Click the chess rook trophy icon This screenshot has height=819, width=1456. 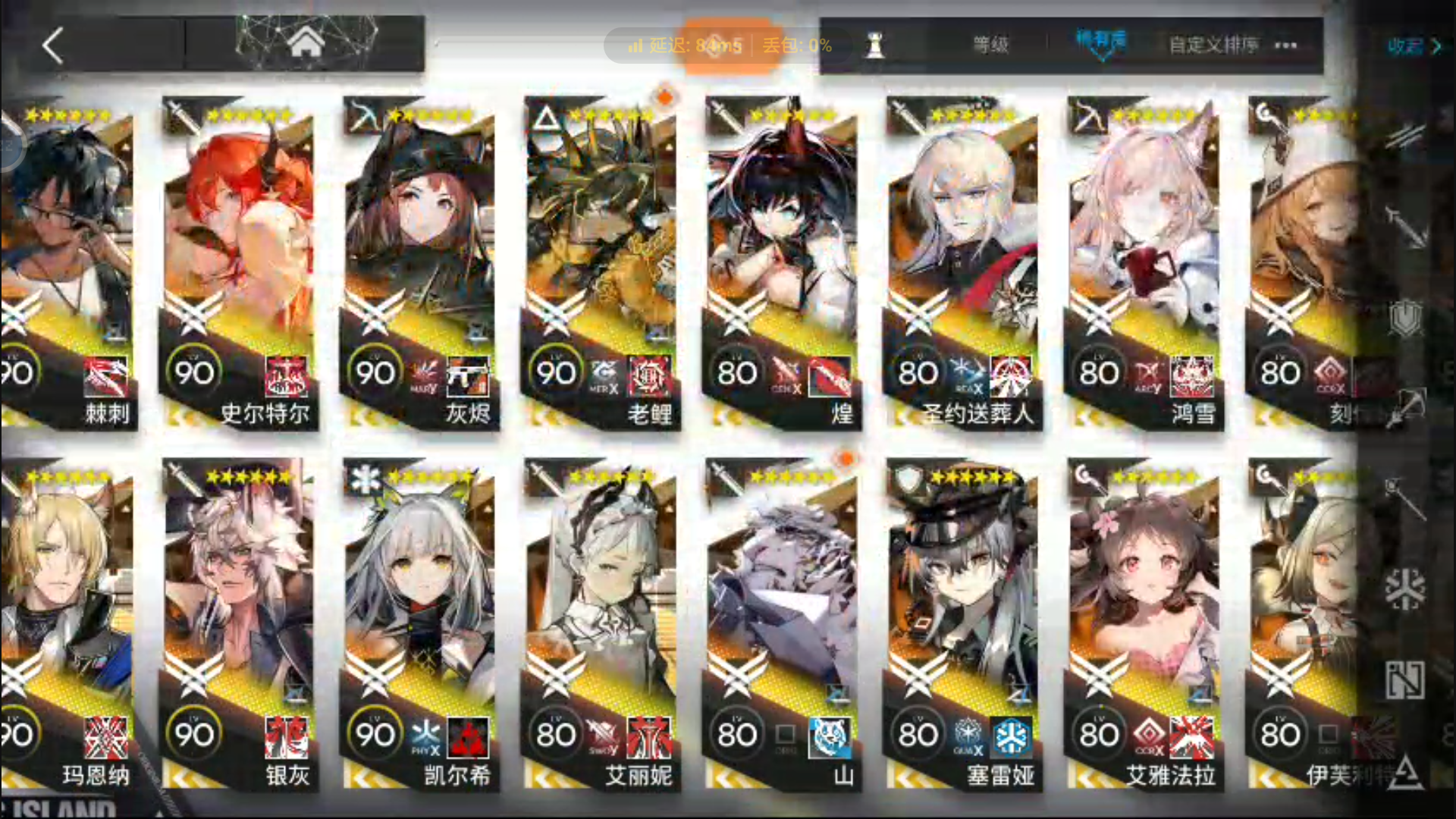[876, 43]
